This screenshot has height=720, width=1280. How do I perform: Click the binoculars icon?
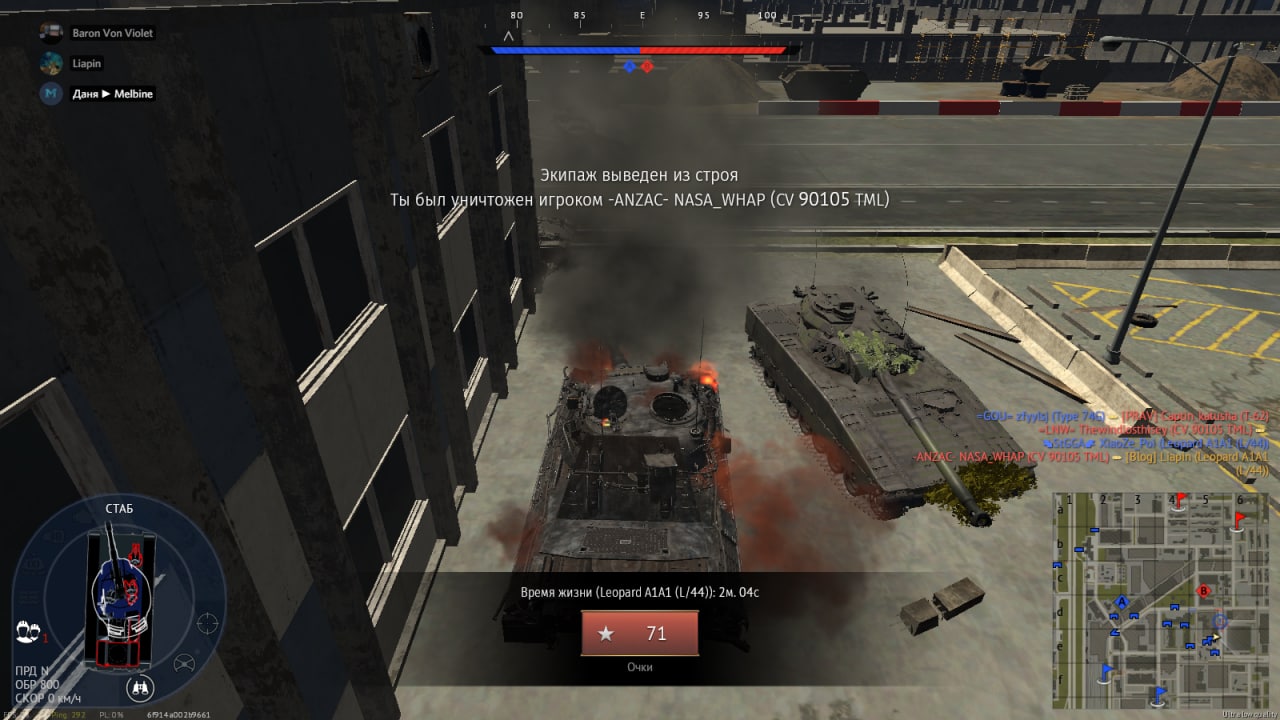[141, 688]
